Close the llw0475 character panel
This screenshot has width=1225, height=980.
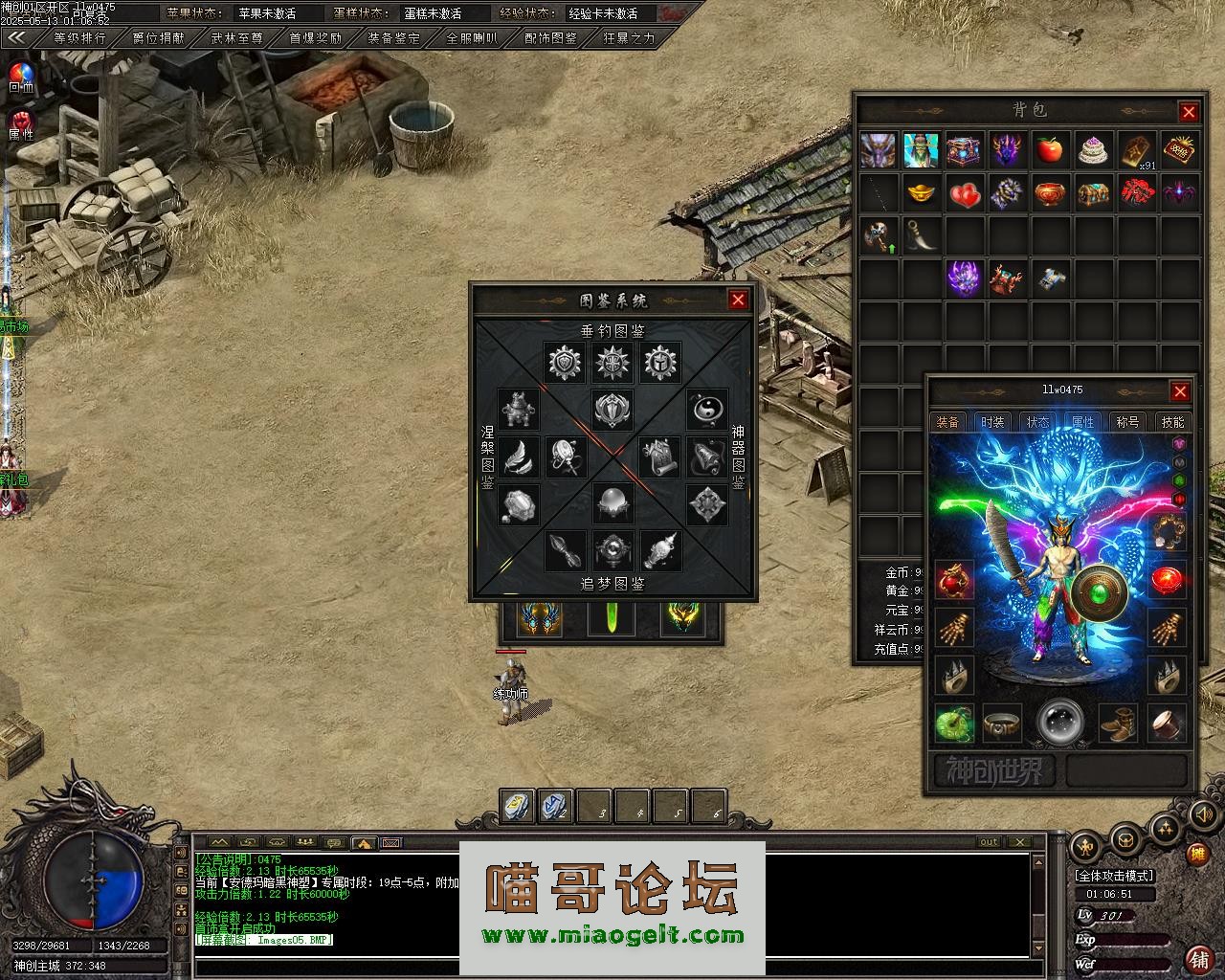point(1180,390)
